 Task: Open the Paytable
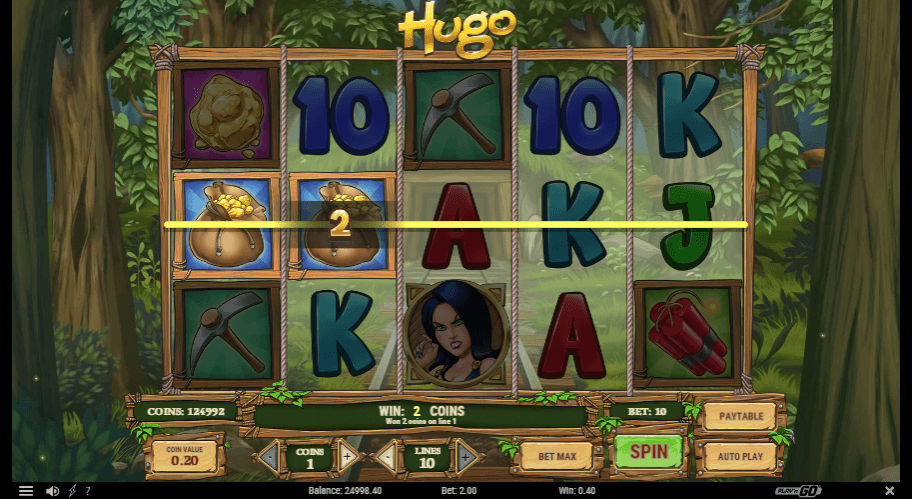point(740,415)
